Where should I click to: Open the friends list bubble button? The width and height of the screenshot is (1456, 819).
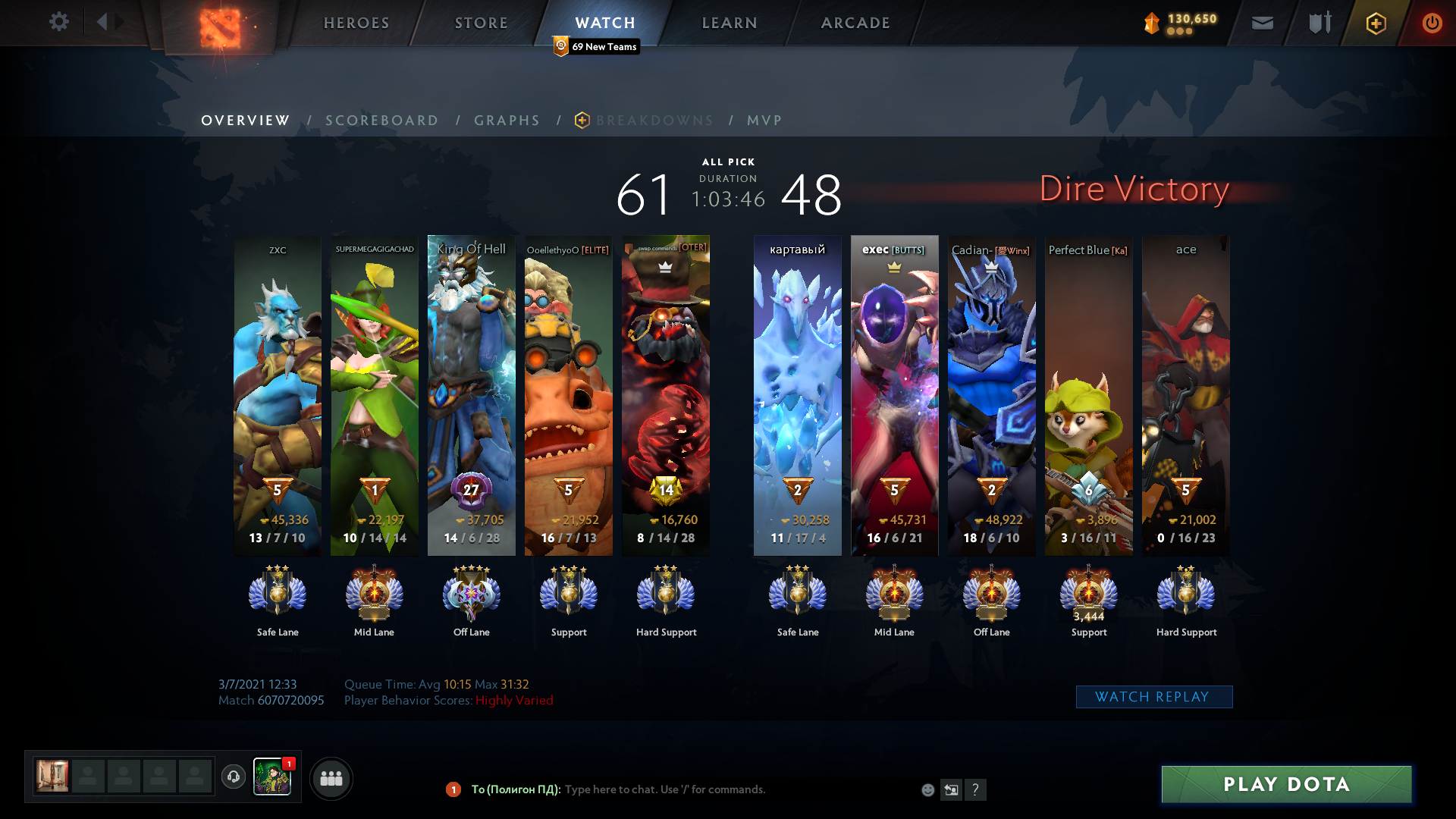(331, 778)
